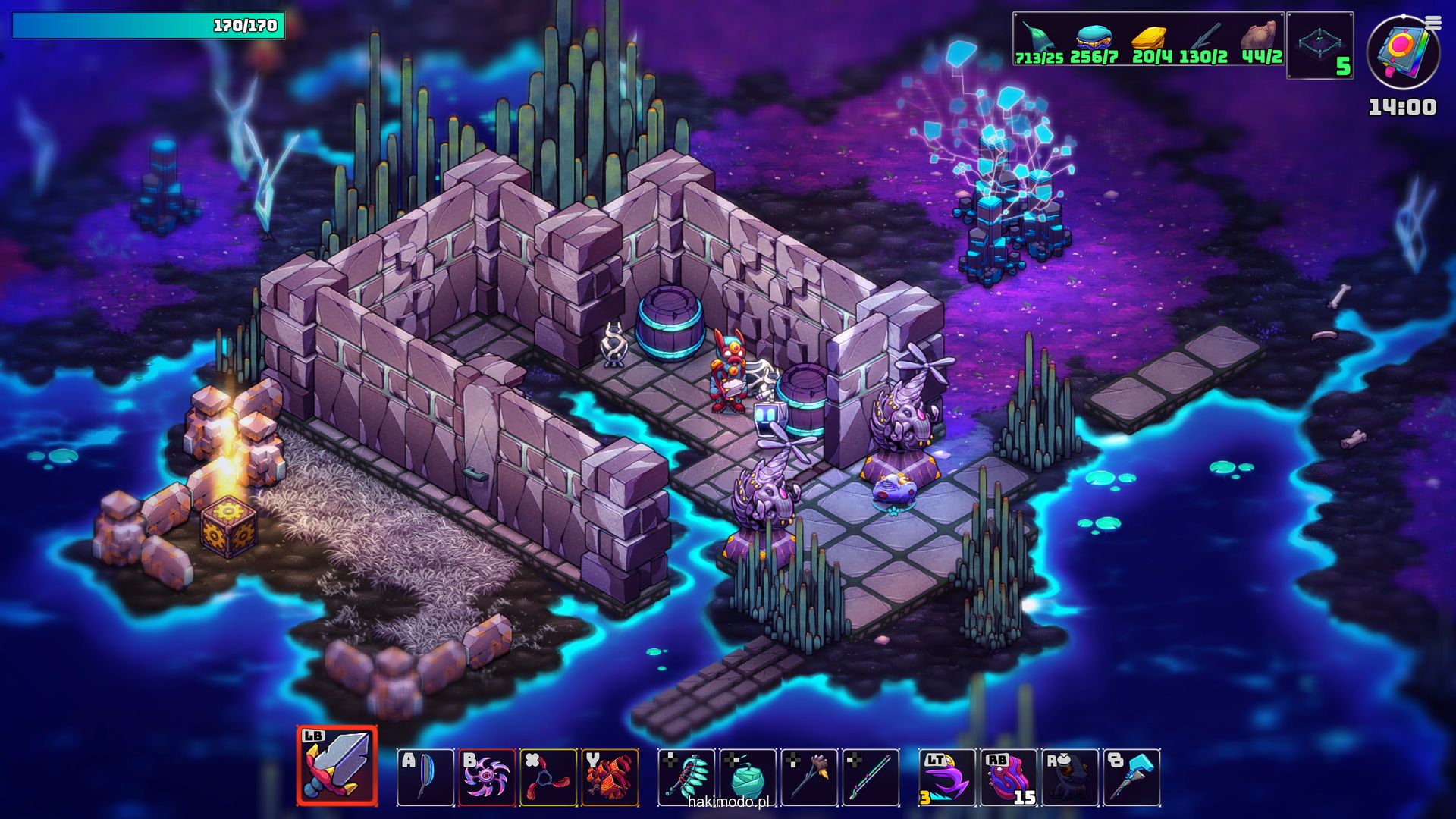
Task: Select the dark creature pet slot
Action: [1070, 777]
